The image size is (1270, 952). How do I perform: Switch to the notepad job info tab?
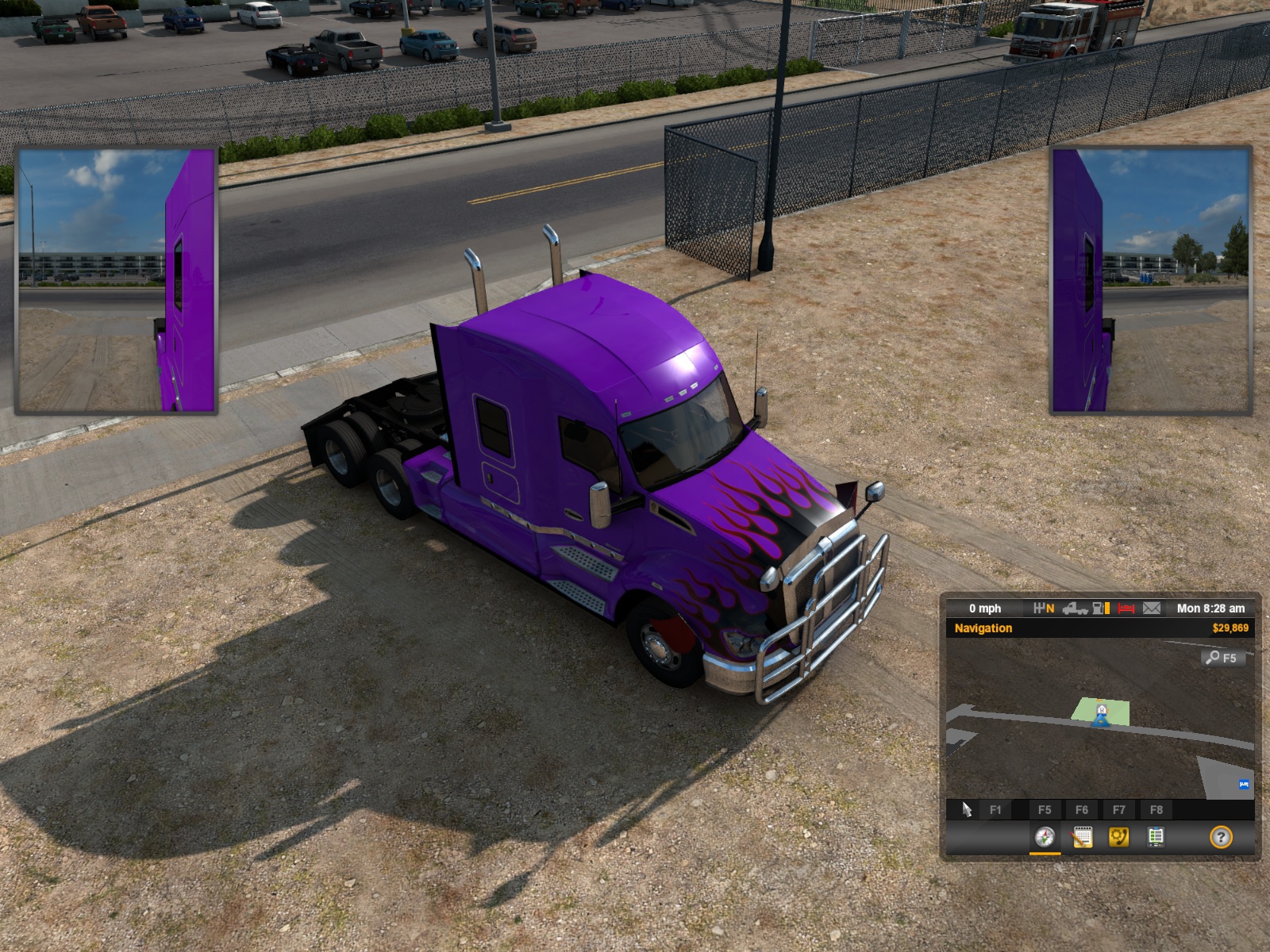coord(1082,837)
